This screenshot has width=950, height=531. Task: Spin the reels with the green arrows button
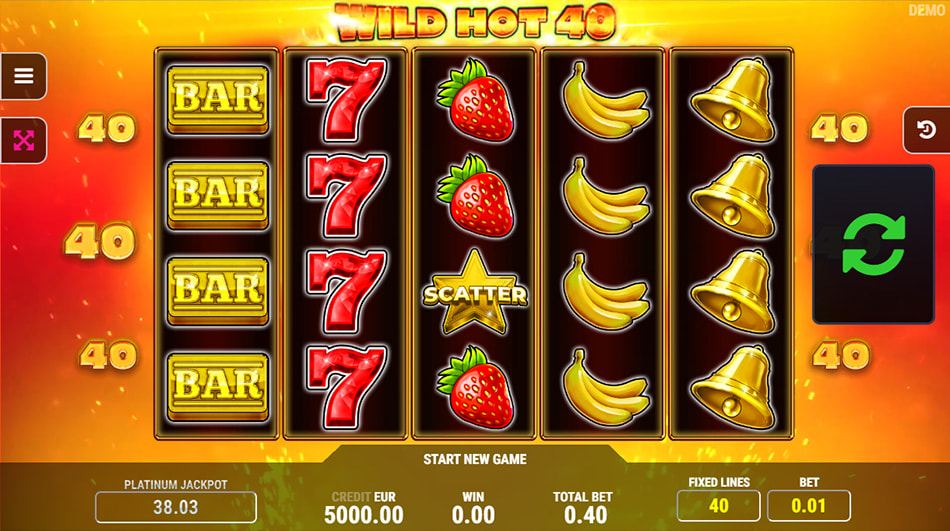873,244
